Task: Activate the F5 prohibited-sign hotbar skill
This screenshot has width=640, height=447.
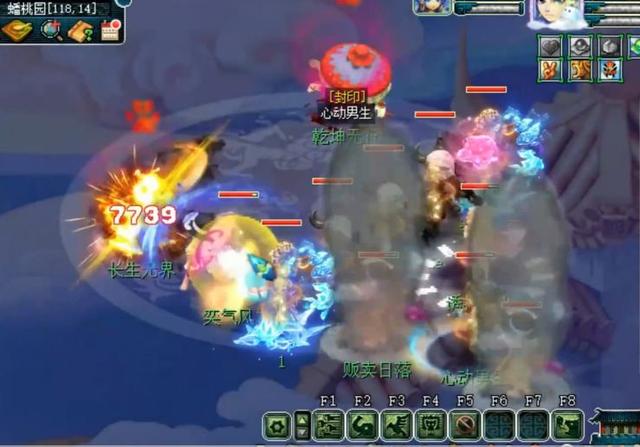Action: (463, 426)
